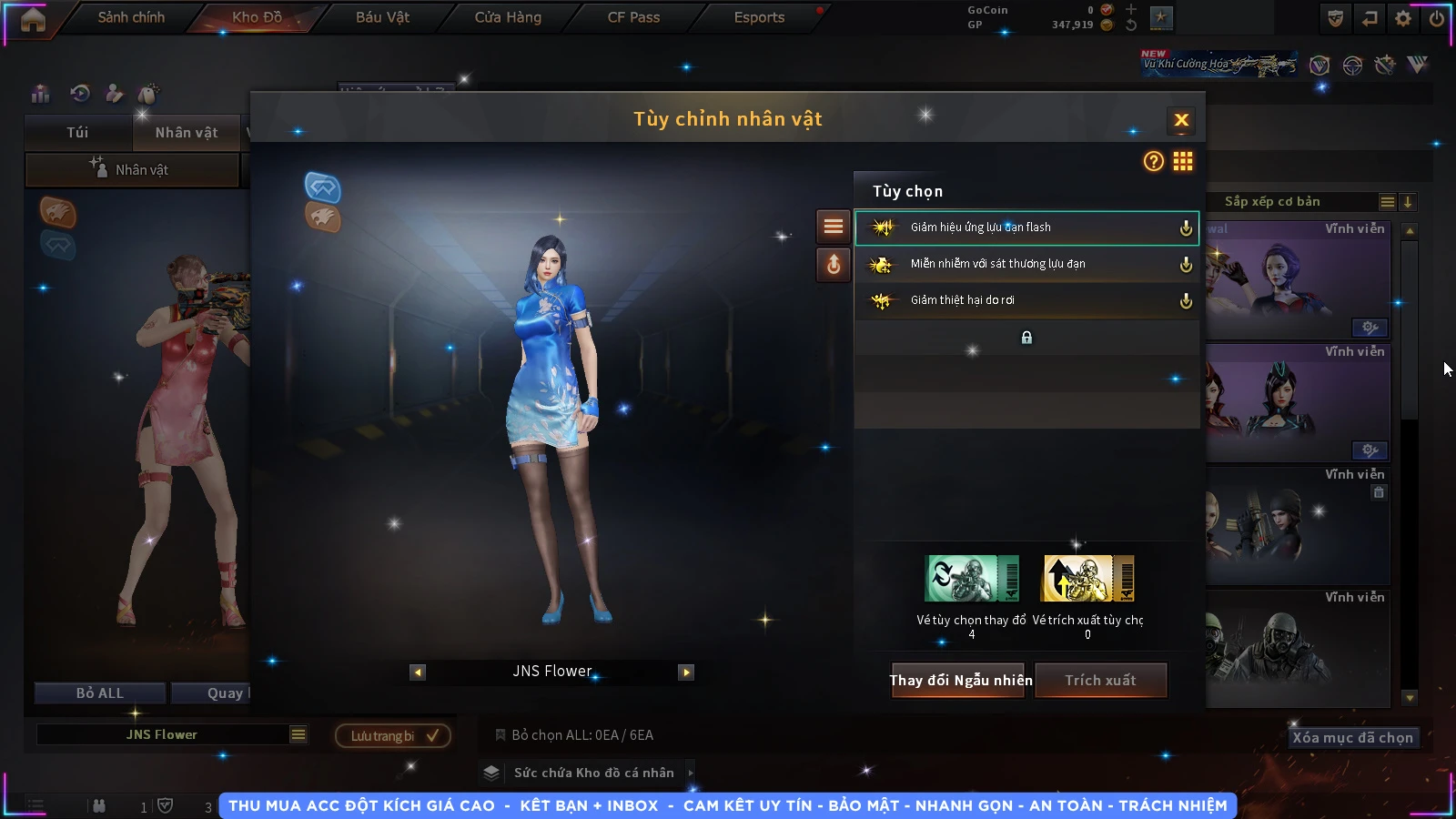Open the help question mark icon
This screenshot has width=1456, height=819.
(1153, 161)
